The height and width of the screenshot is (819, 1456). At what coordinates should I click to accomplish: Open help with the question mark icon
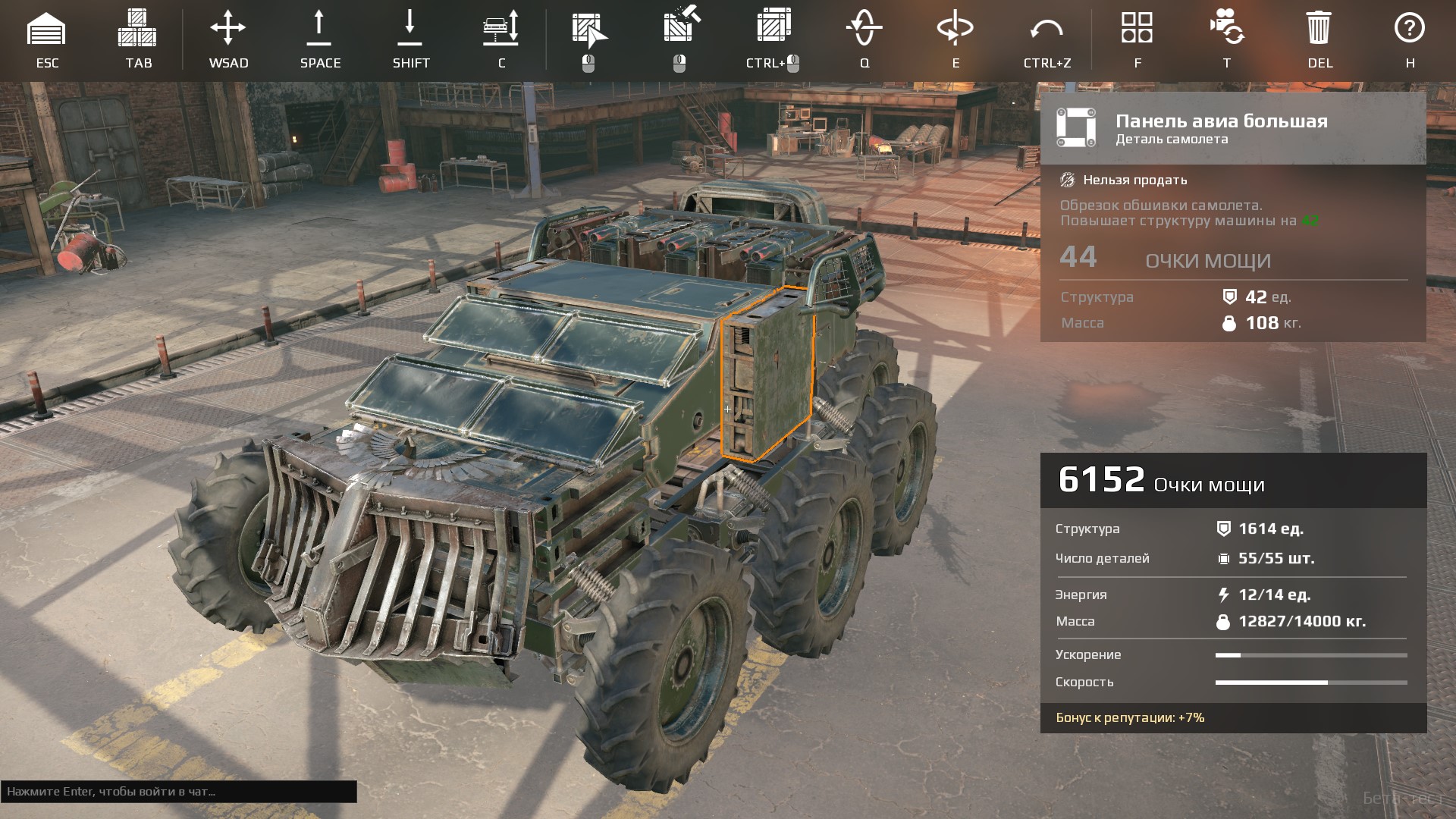pyautogui.click(x=1410, y=28)
